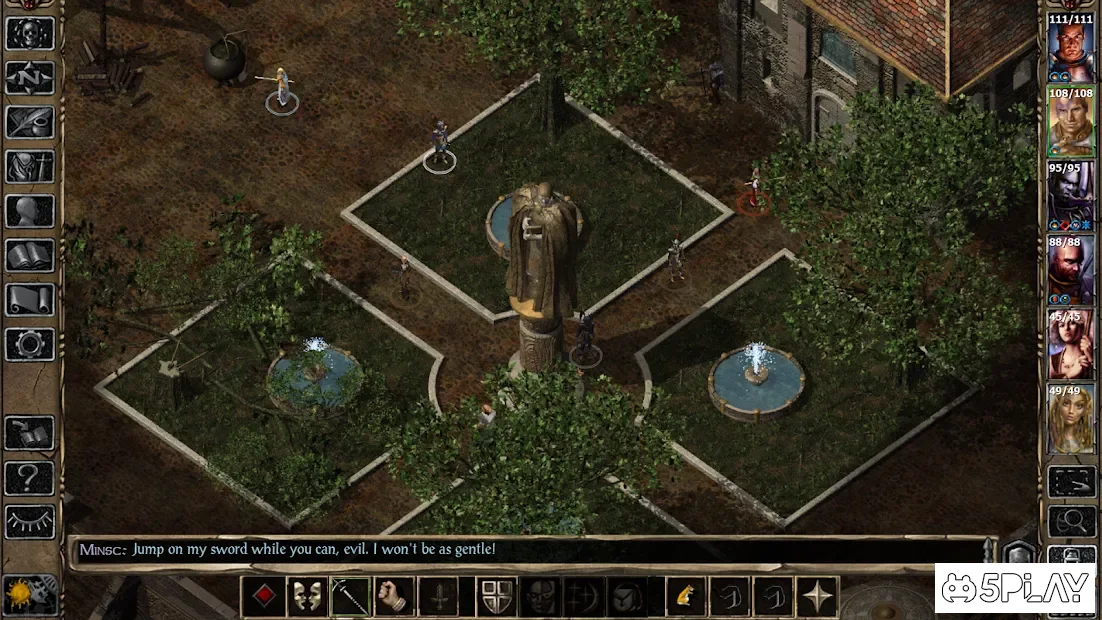Screen dimensions: 1102x620
Task: Click the question mark help button
Action: (30, 477)
